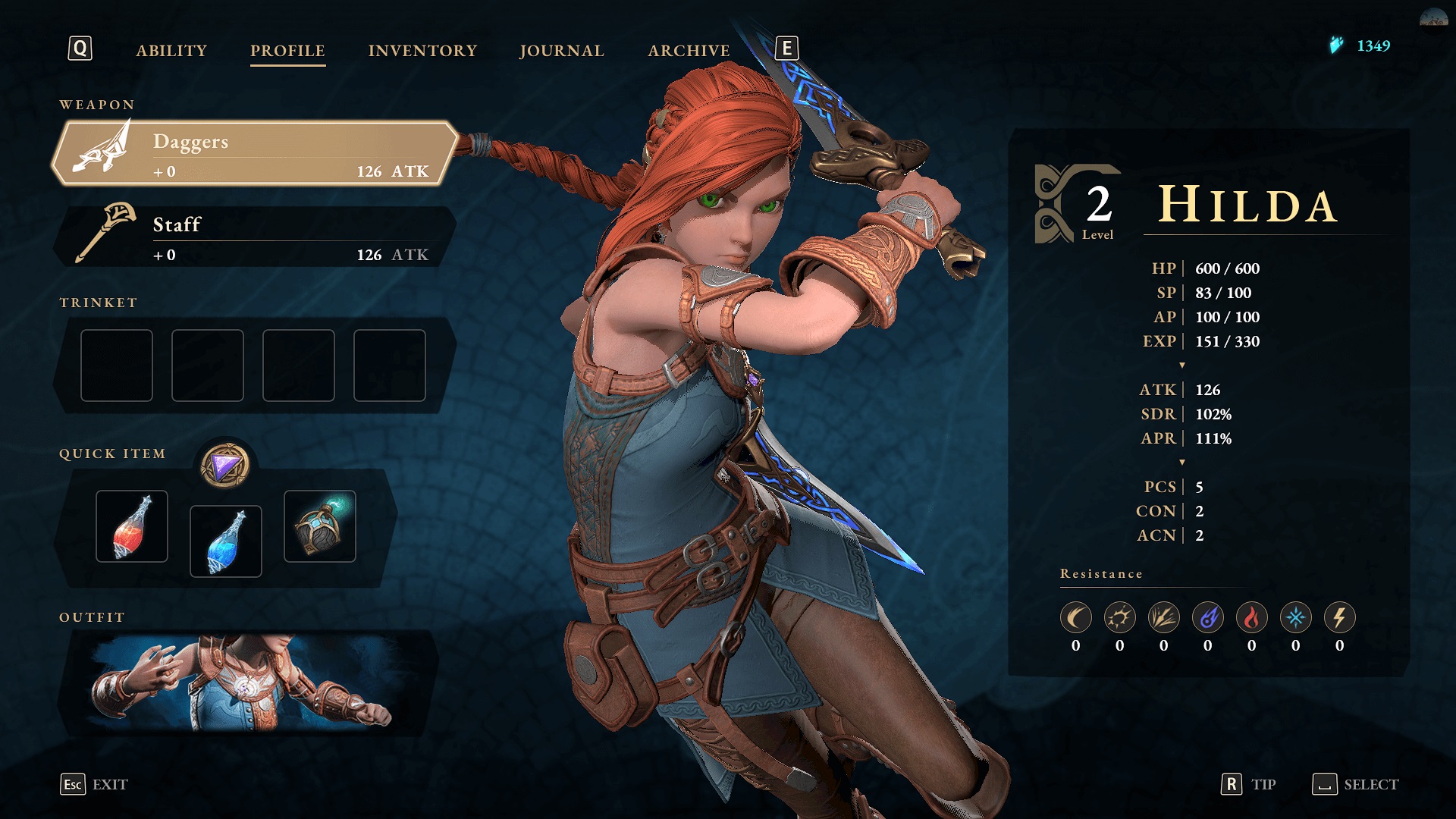The width and height of the screenshot is (1456, 819).
Task: Open the Profile tab
Action: pyautogui.click(x=287, y=50)
